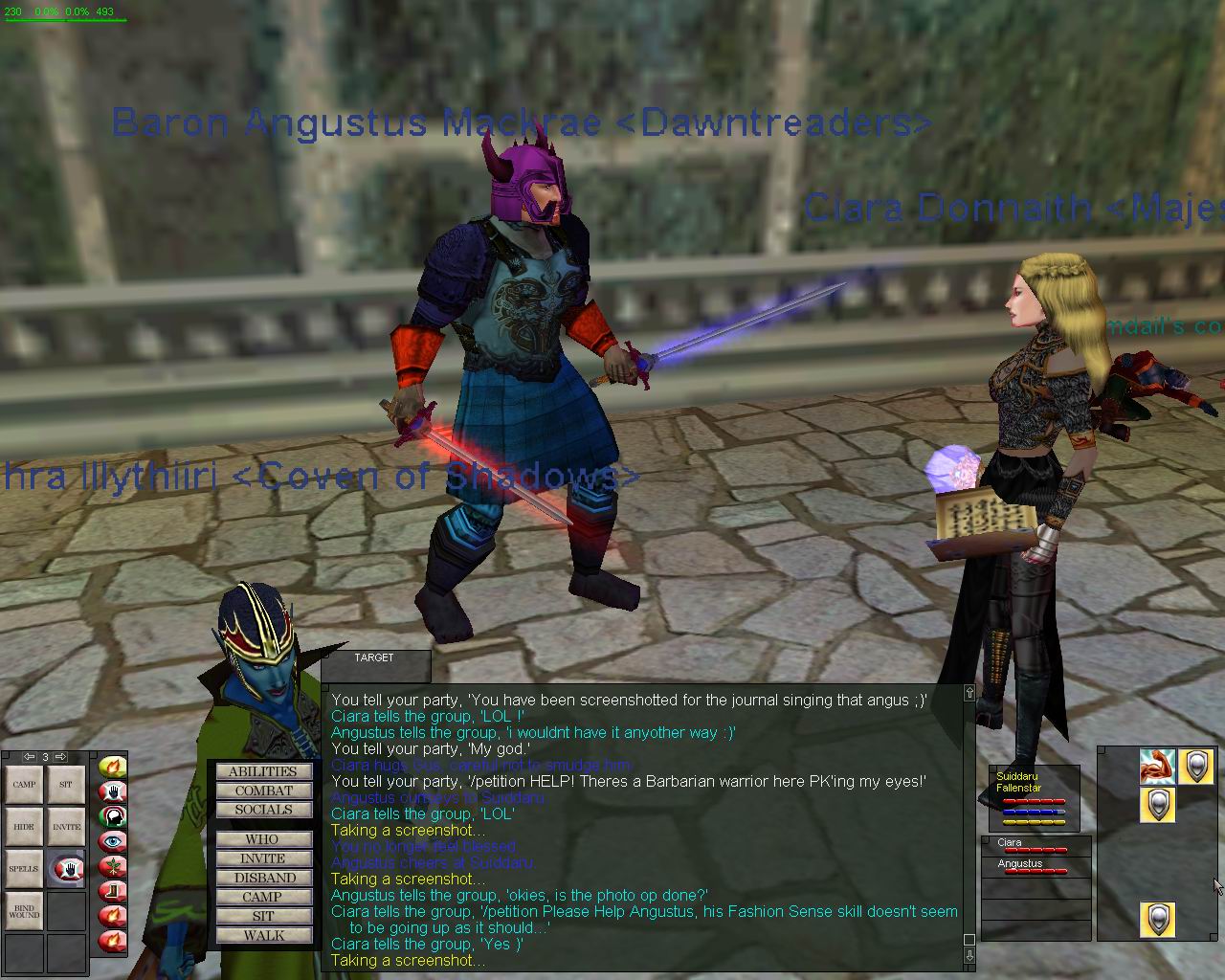Click the WHO button
The image size is (1225, 980).
[x=263, y=839]
